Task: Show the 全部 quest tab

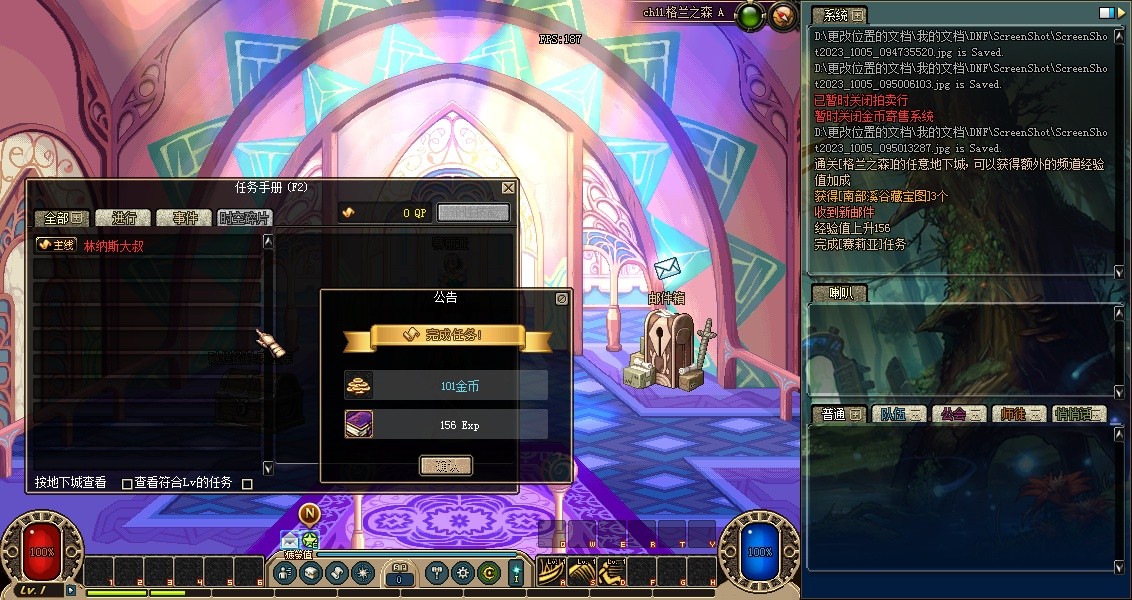Action: 63,218
